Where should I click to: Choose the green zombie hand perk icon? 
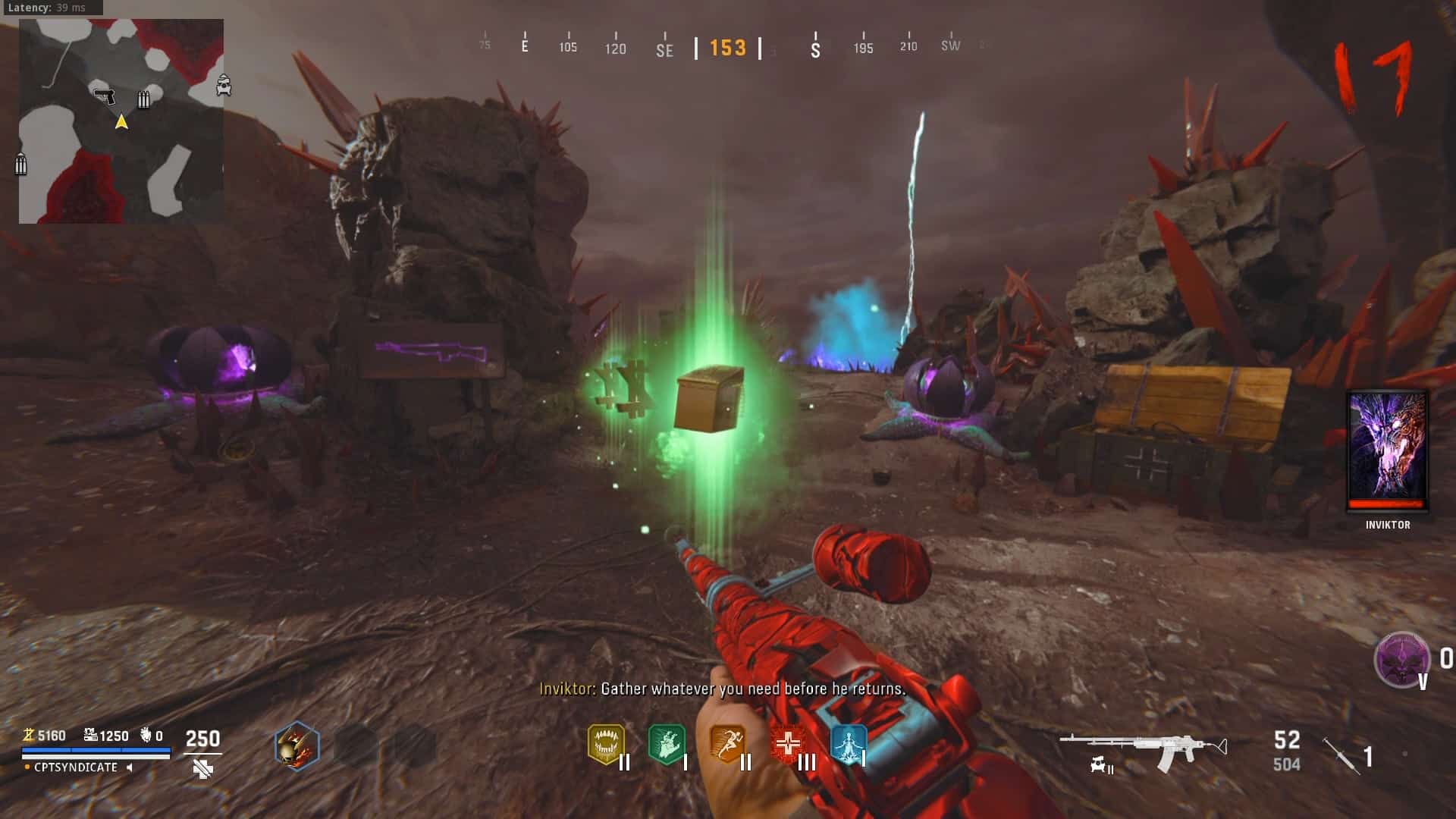667,744
